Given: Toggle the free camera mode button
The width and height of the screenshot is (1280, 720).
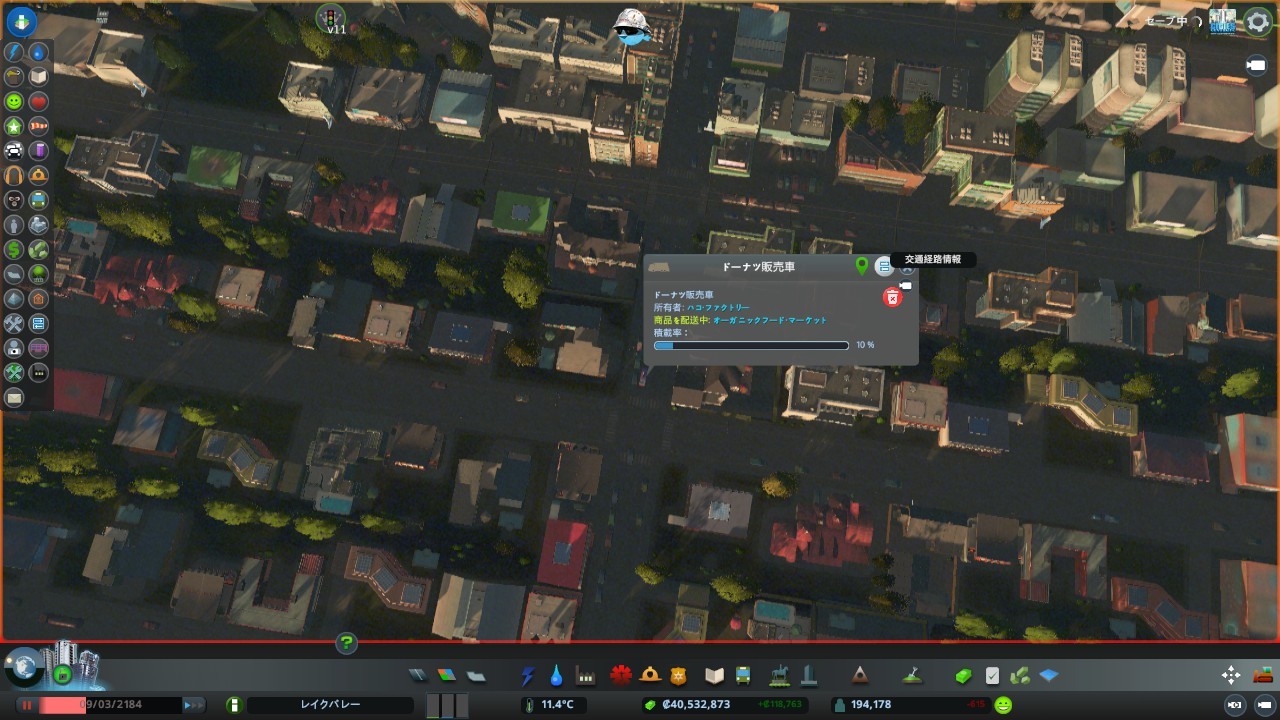Looking at the screenshot, I should (1255, 65).
